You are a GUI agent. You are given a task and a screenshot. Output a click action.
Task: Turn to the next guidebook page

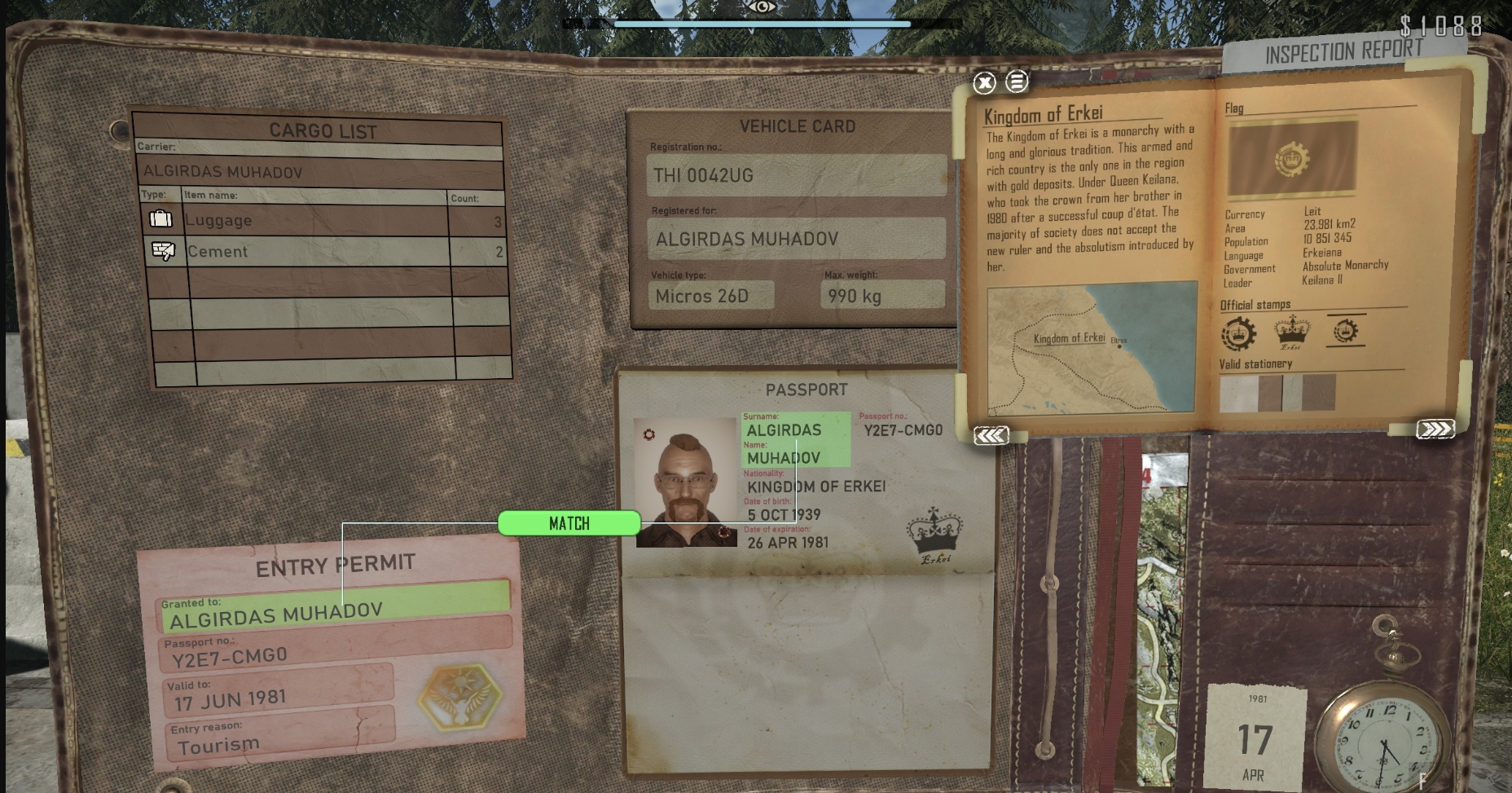1435,430
